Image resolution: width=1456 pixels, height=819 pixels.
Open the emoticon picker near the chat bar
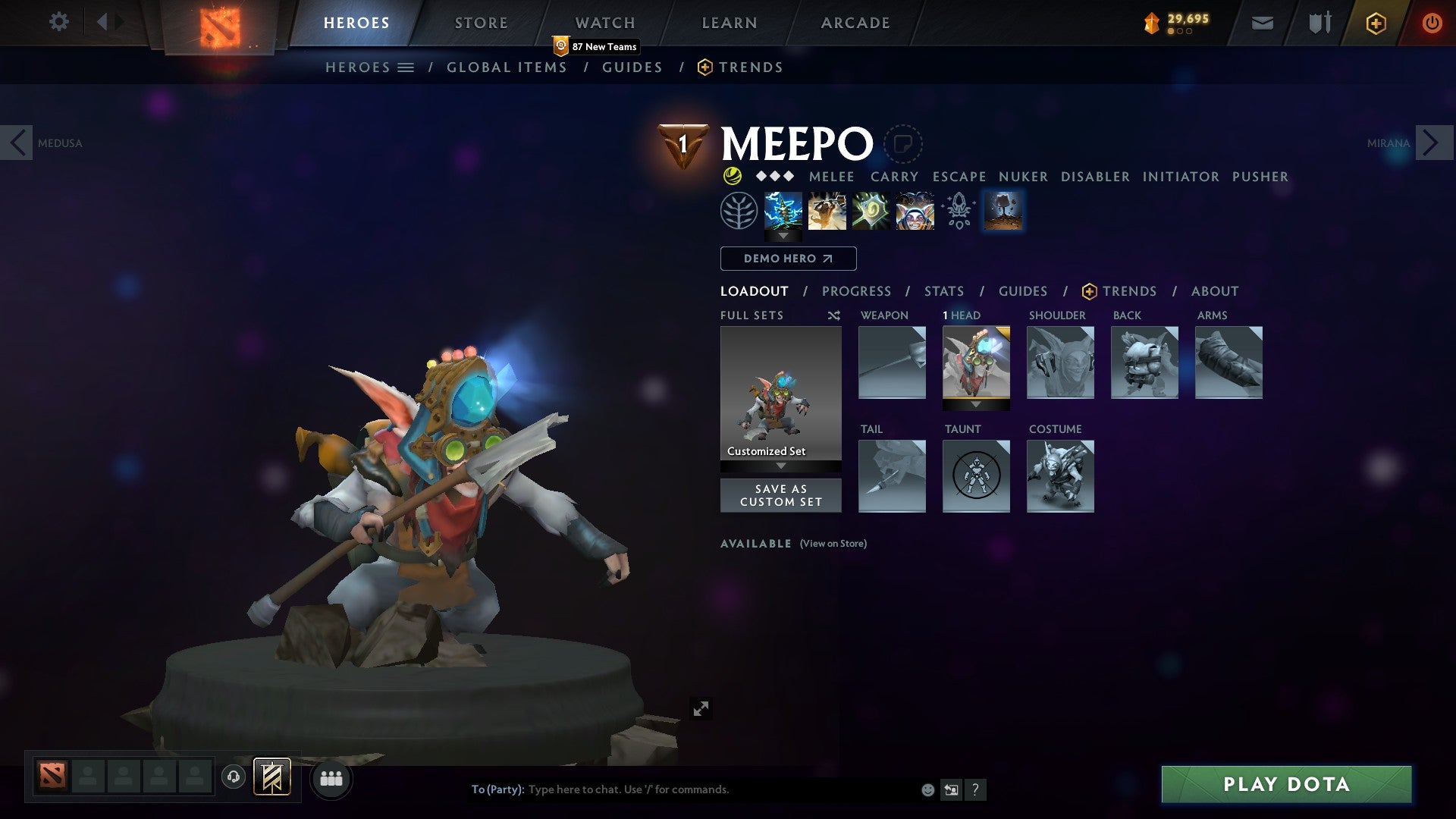(x=927, y=789)
